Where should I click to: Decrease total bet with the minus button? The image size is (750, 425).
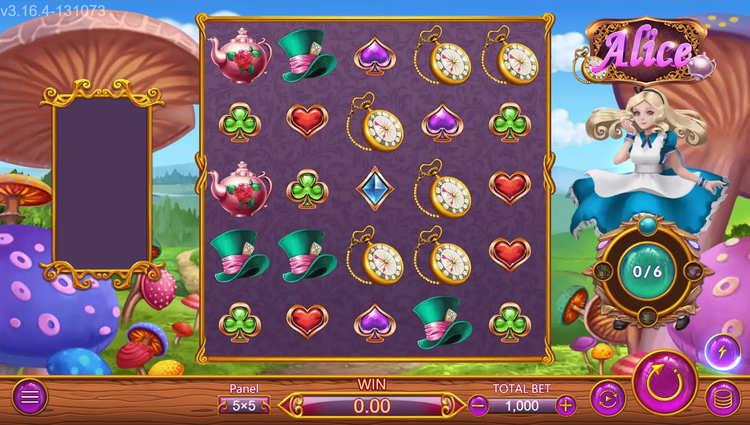click(479, 405)
